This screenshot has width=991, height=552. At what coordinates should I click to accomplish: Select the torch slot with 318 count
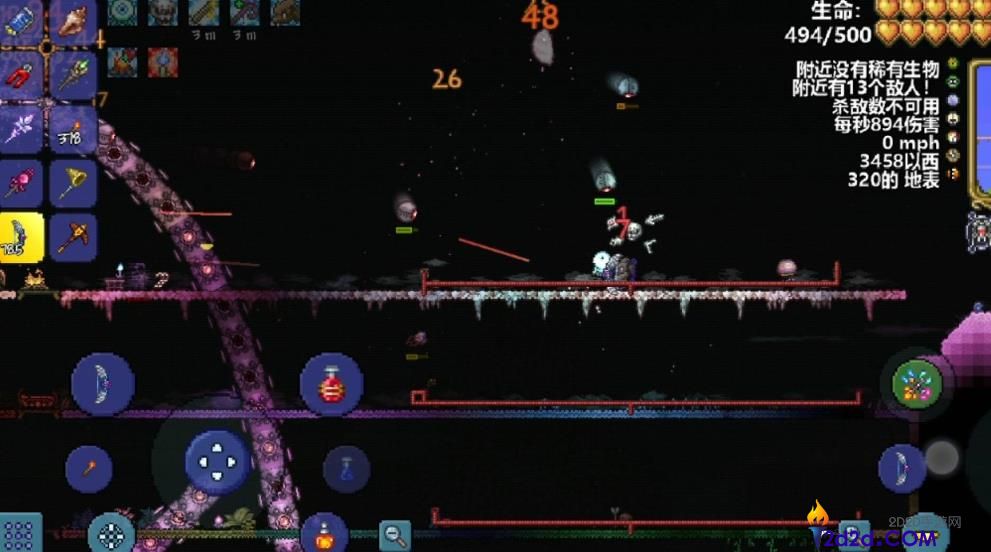click(x=73, y=128)
